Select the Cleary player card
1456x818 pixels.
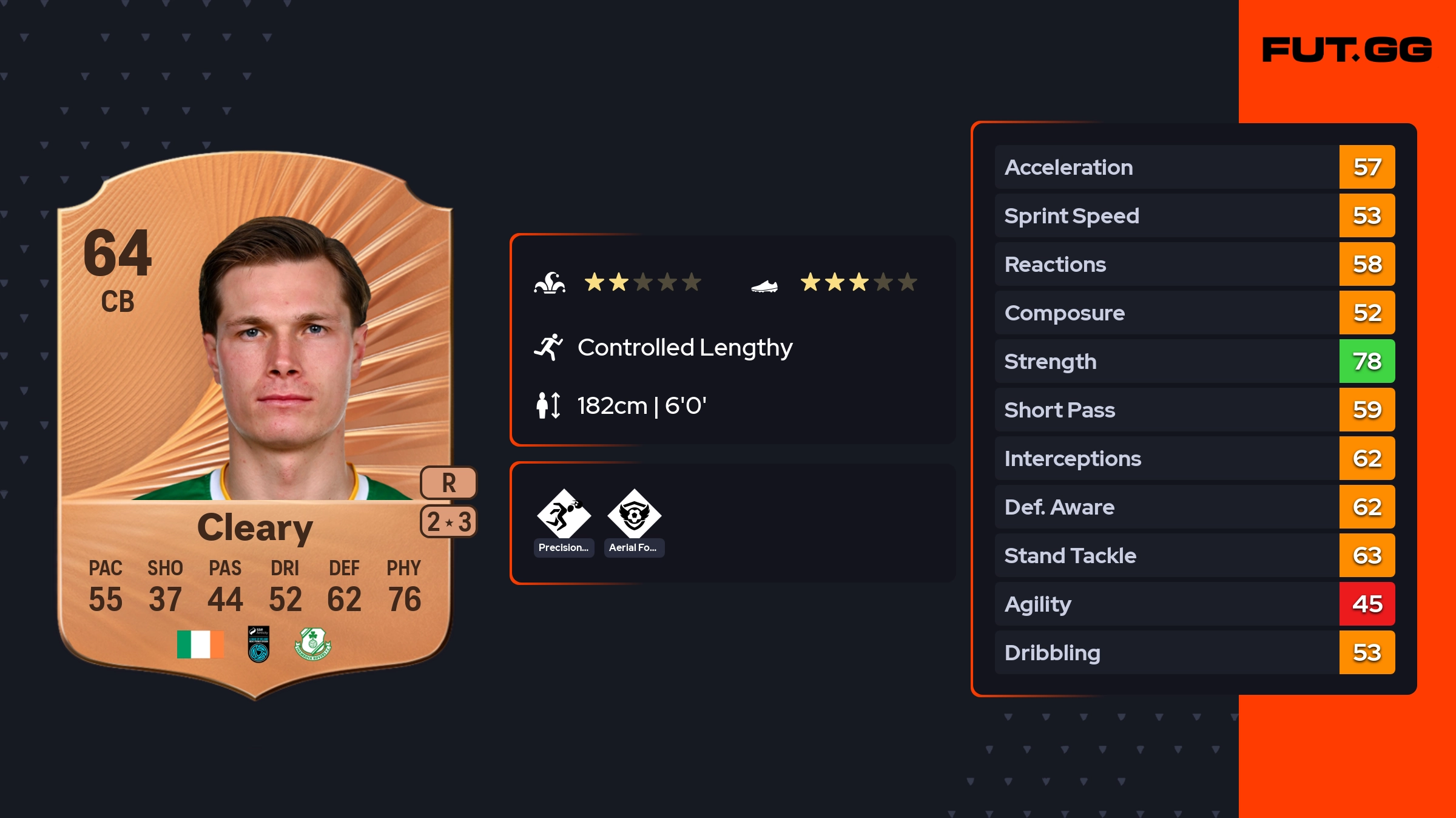tap(255, 425)
